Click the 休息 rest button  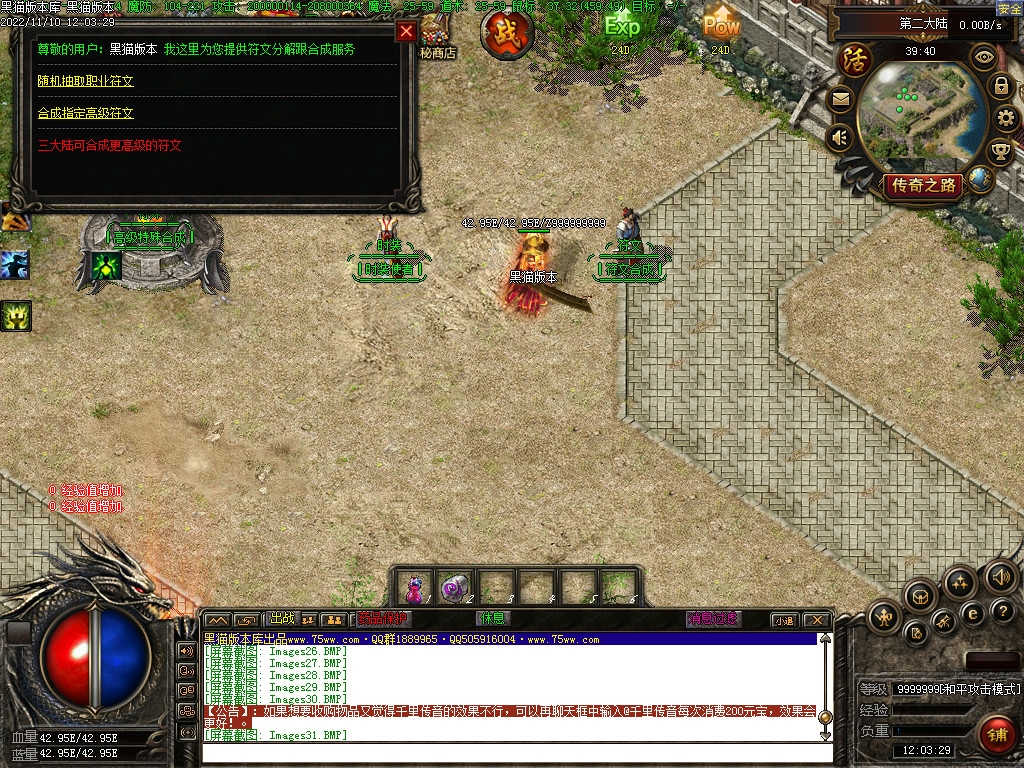click(493, 619)
